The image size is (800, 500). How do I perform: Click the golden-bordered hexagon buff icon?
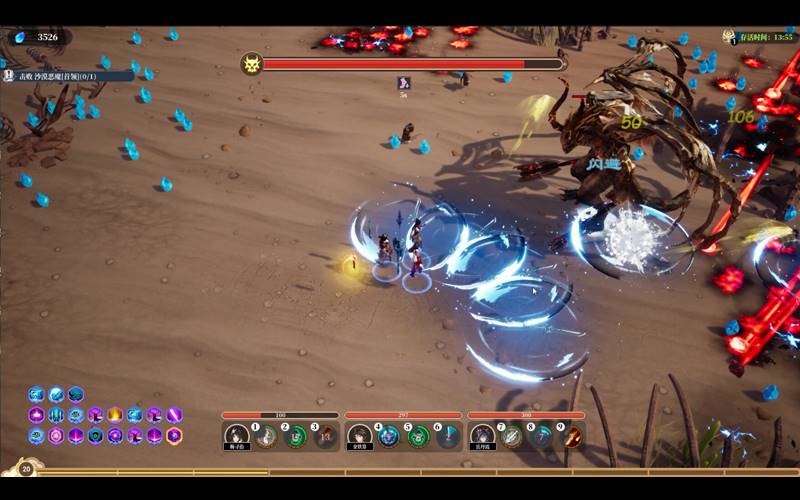[x=174, y=436]
